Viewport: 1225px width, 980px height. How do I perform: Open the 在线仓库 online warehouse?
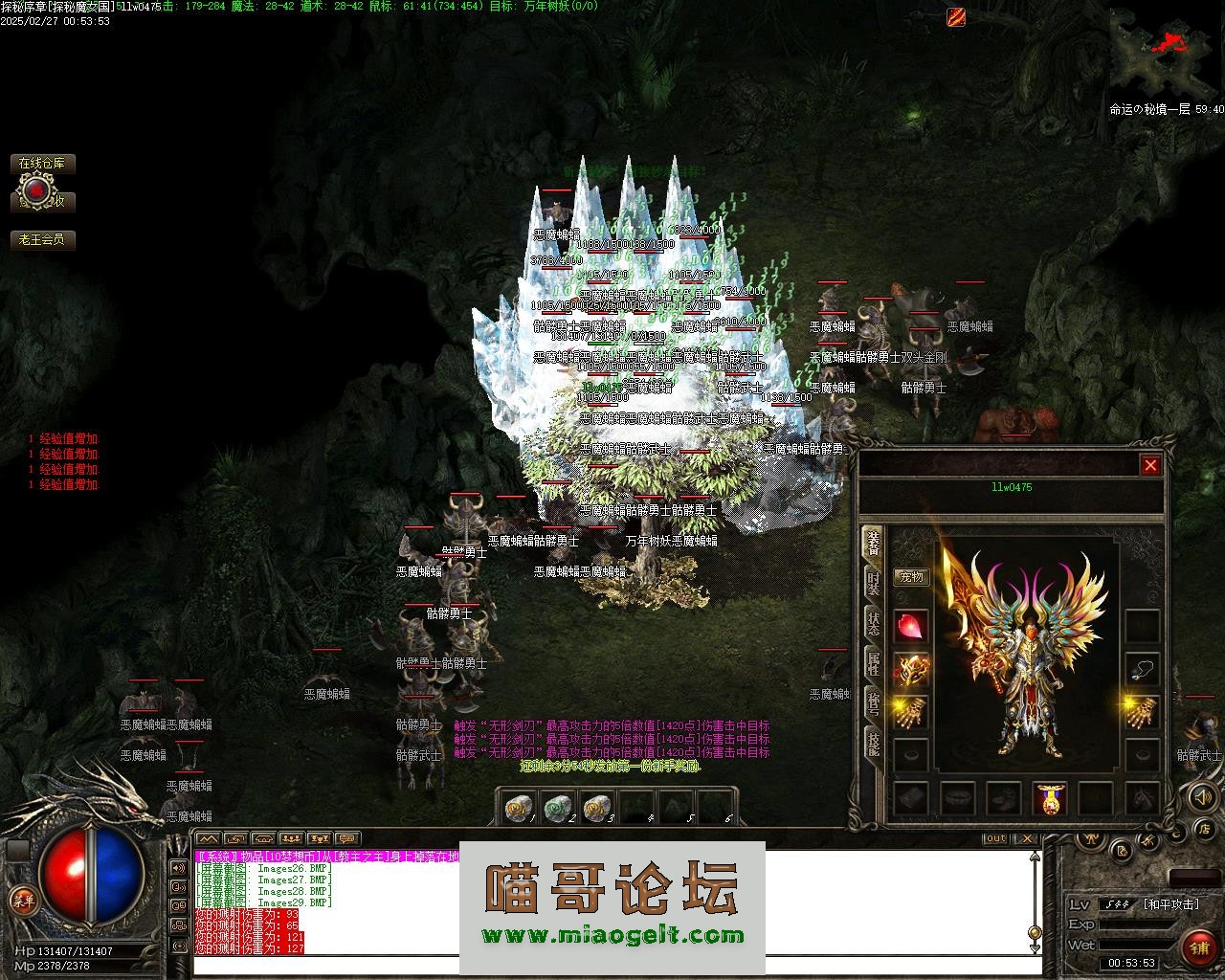click(x=42, y=164)
